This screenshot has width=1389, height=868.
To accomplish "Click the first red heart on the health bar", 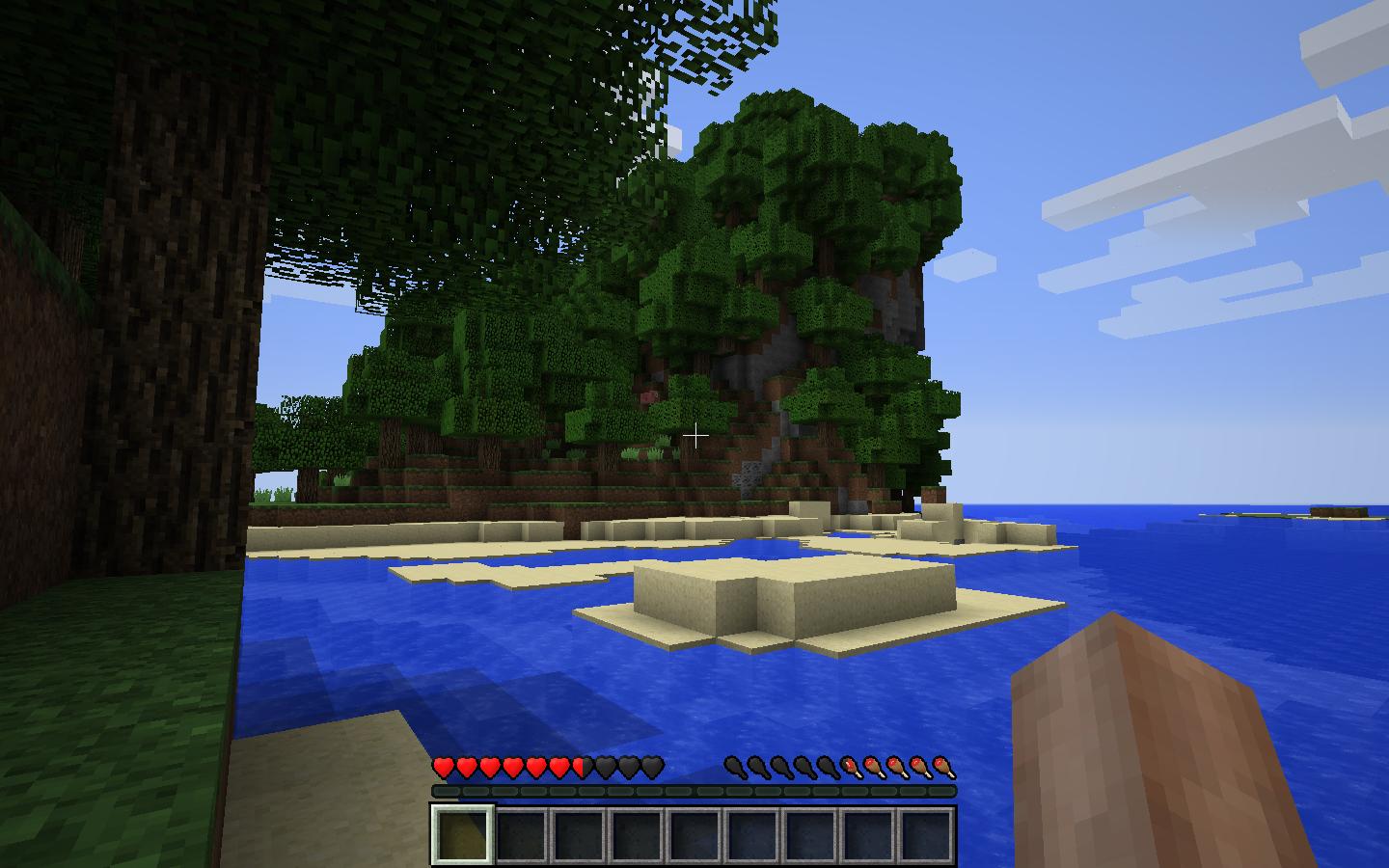I will (x=442, y=768).
